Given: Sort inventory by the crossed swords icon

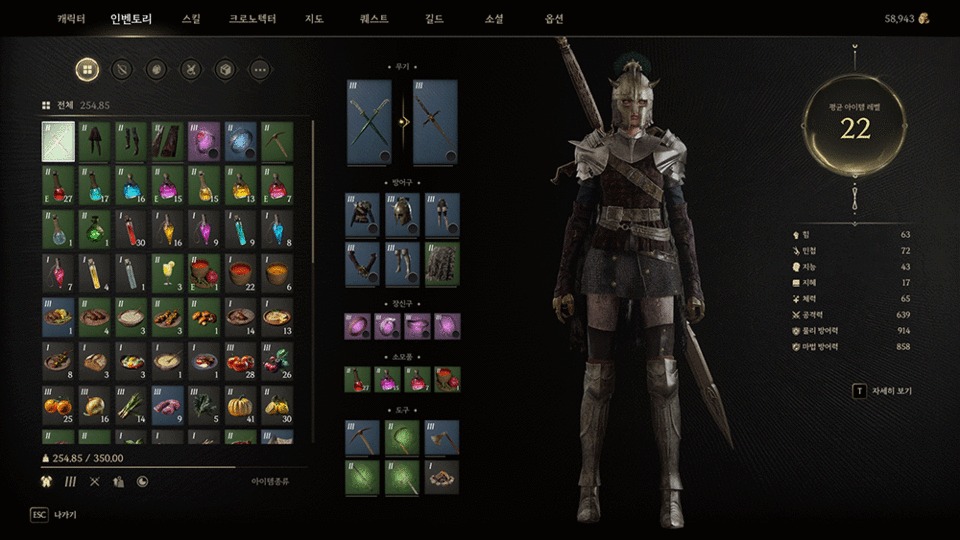Looking at the screenshot, I should (95, 481).
